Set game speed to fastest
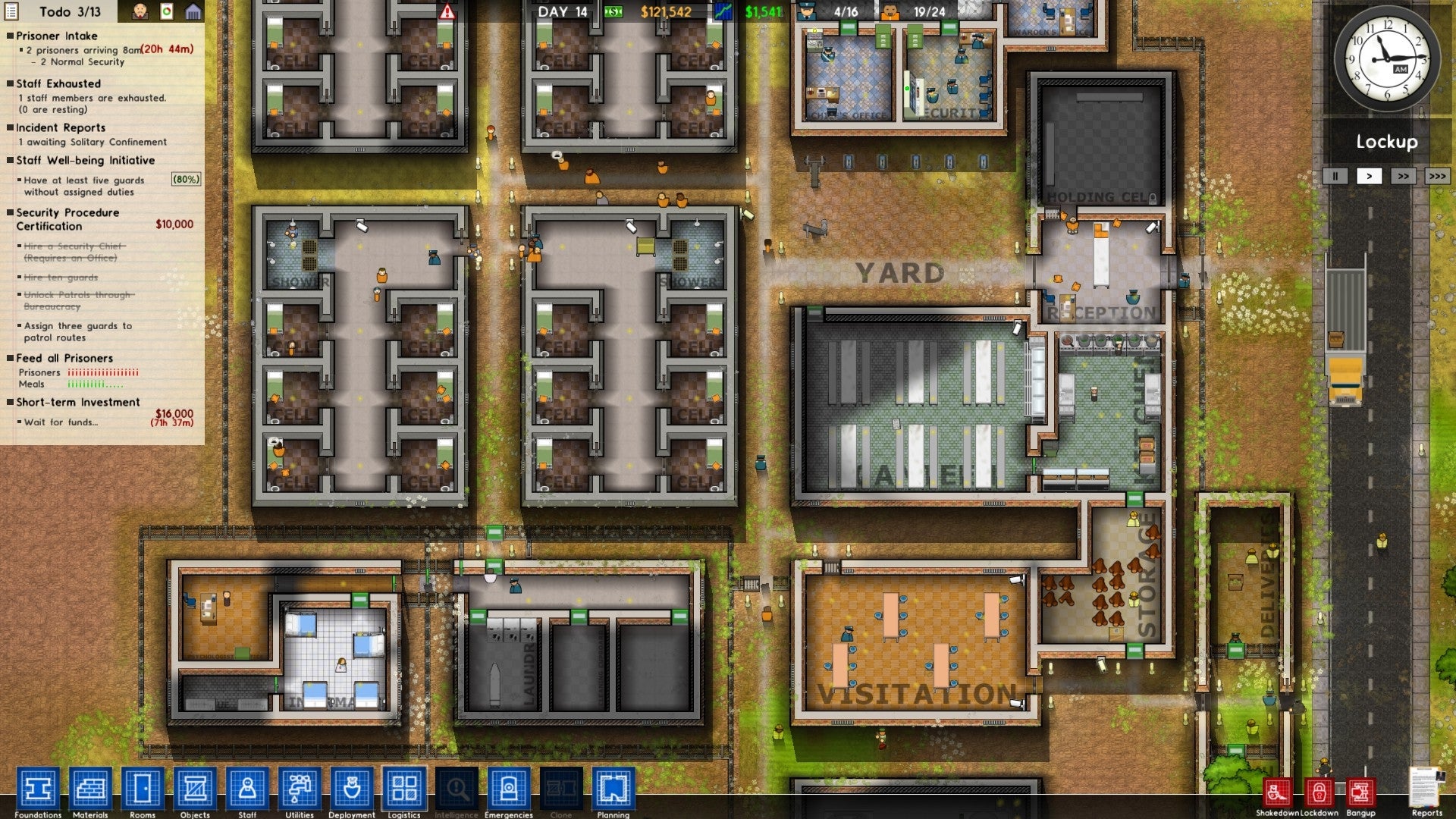 [1439, 176]
